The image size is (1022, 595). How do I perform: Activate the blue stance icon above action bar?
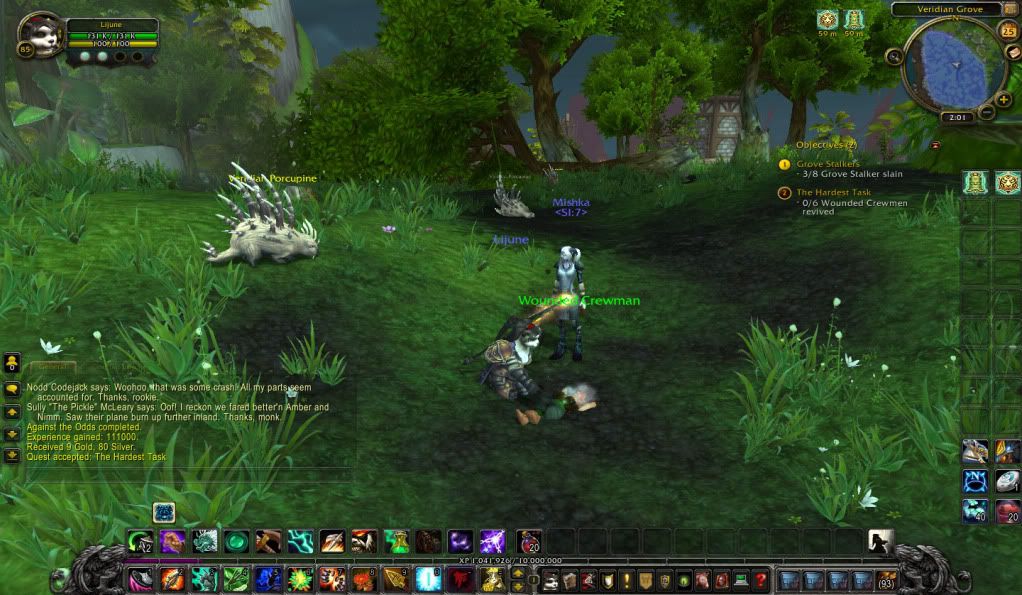tap(164, 512)
